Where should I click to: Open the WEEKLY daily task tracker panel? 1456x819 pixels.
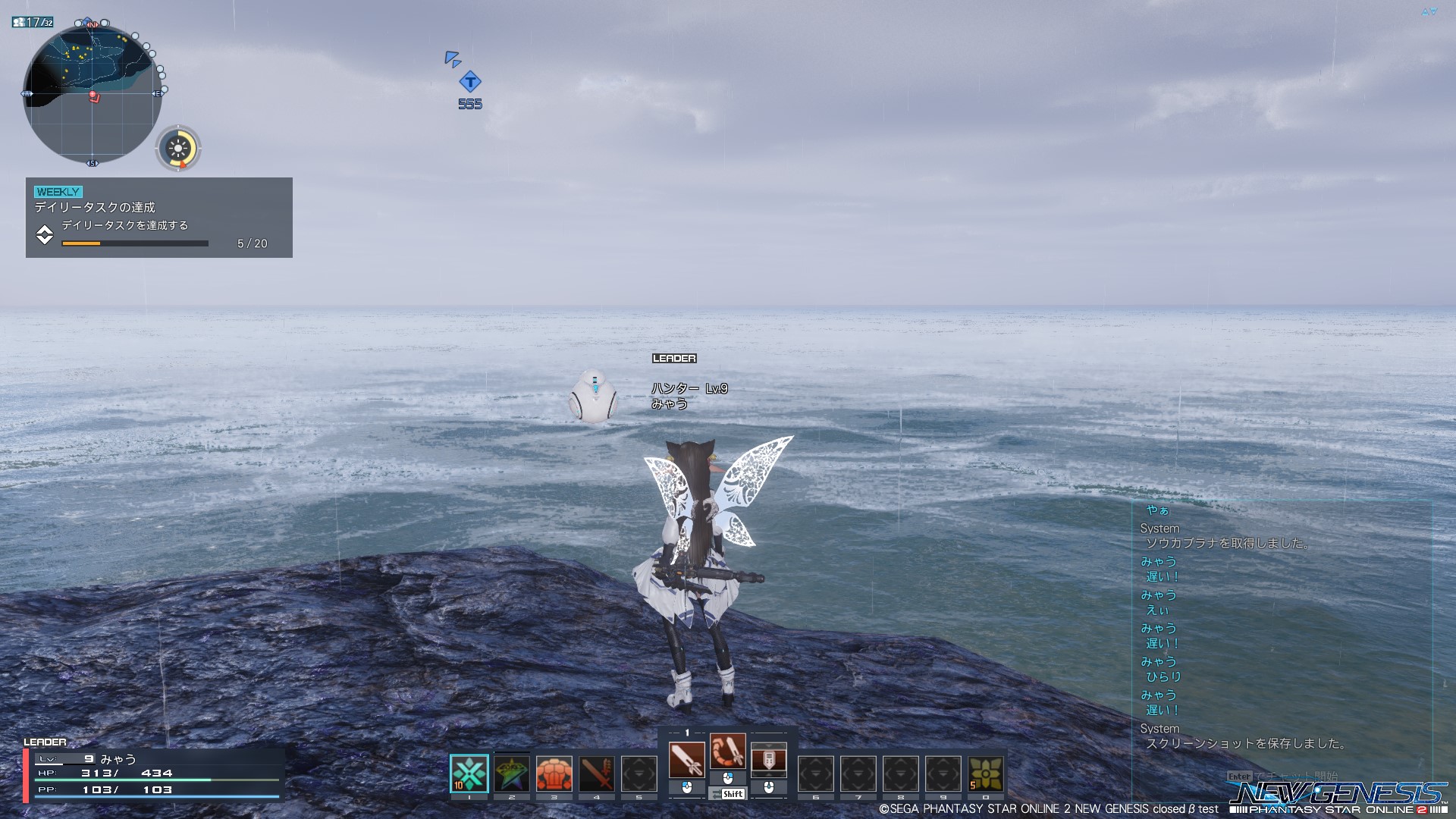pyautogui.click(x=158, y=218)
